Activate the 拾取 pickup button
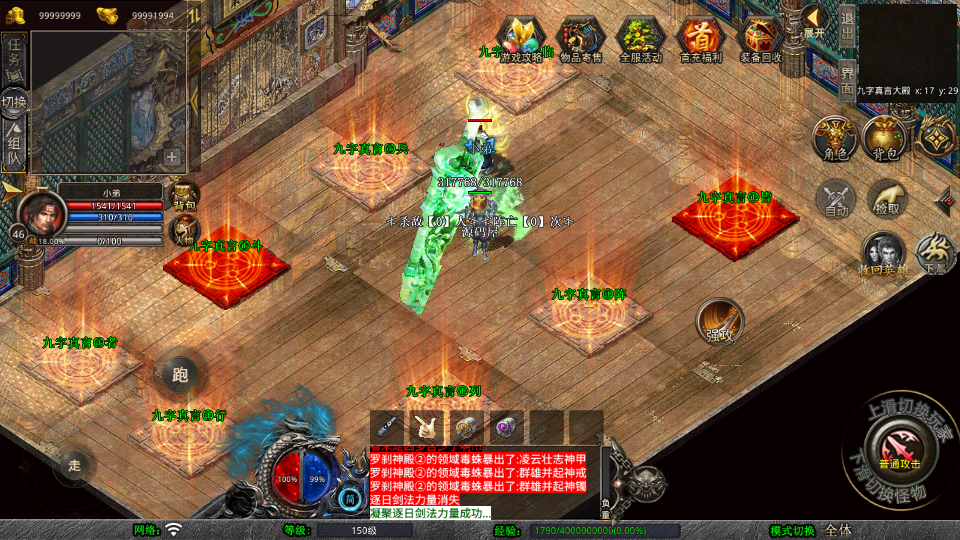The image size is (960, 540). [887, 199]
